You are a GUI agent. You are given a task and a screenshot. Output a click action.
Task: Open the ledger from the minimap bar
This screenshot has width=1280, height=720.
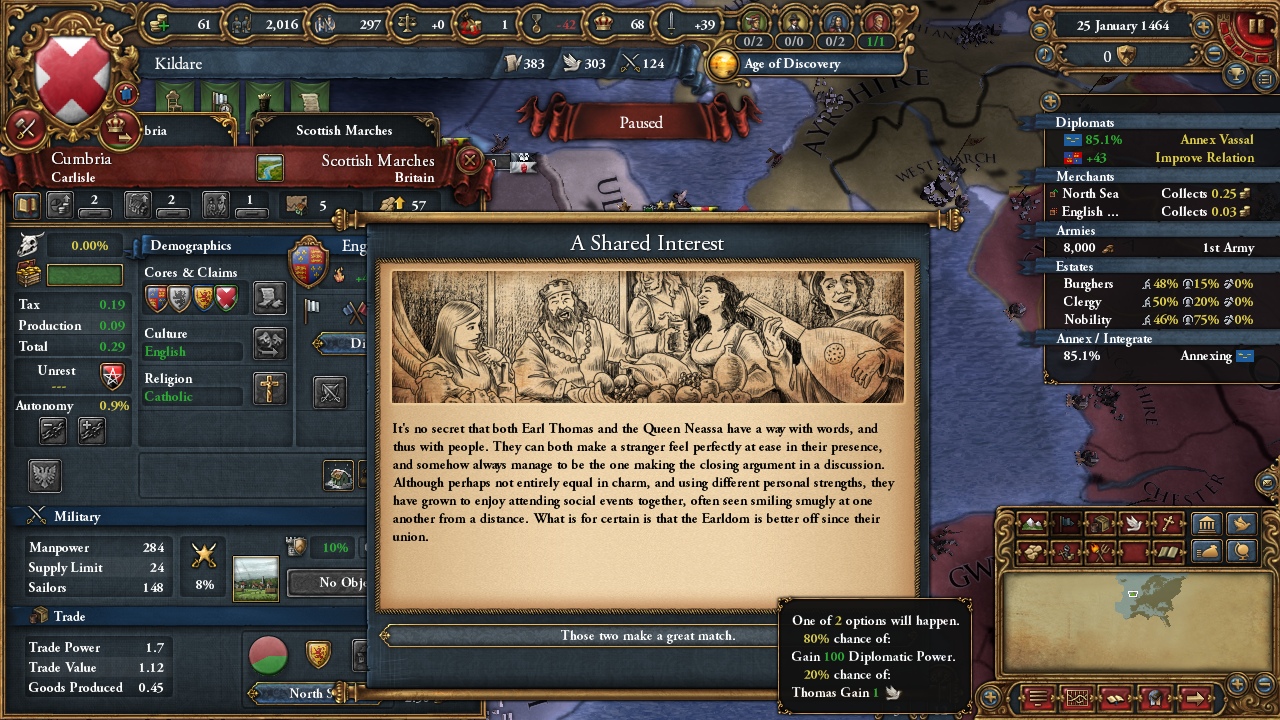[x=1115, y=697]
